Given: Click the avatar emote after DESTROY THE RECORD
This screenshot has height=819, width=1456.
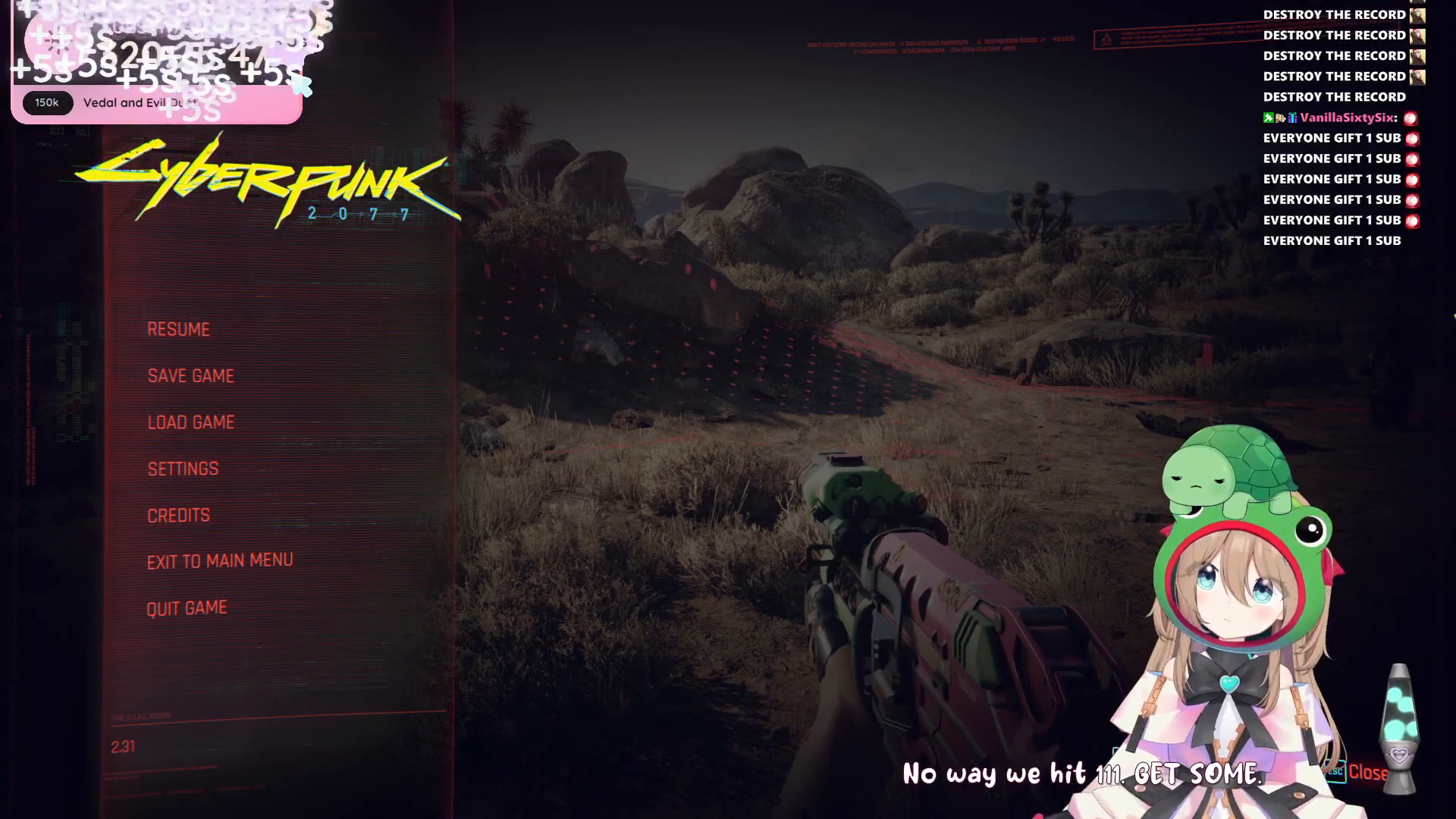Looking at the screenshot, I should (1417, 14).
